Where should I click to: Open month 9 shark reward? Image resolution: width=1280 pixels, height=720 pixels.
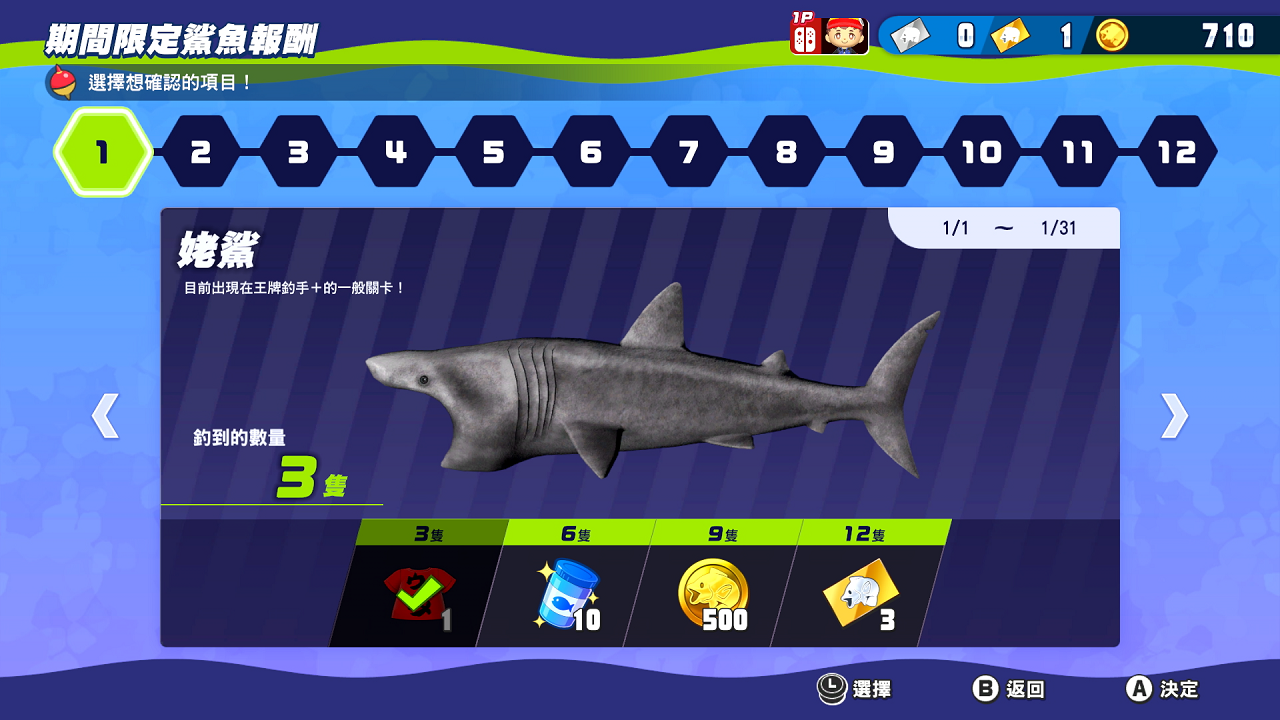[x=884, y=152]
